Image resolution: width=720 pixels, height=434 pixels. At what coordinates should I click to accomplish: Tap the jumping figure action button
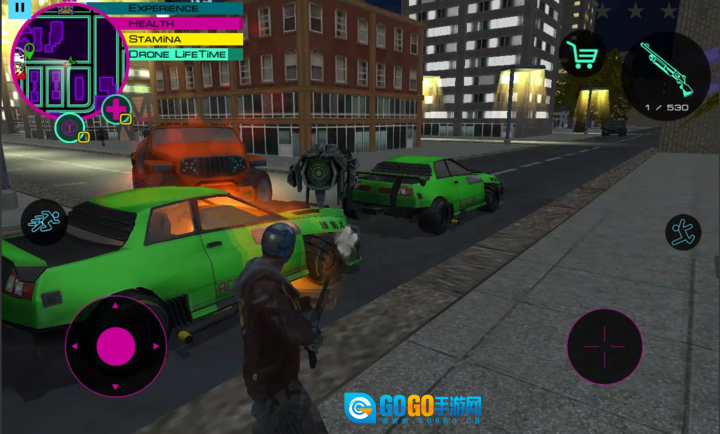(x=683, y=232)
